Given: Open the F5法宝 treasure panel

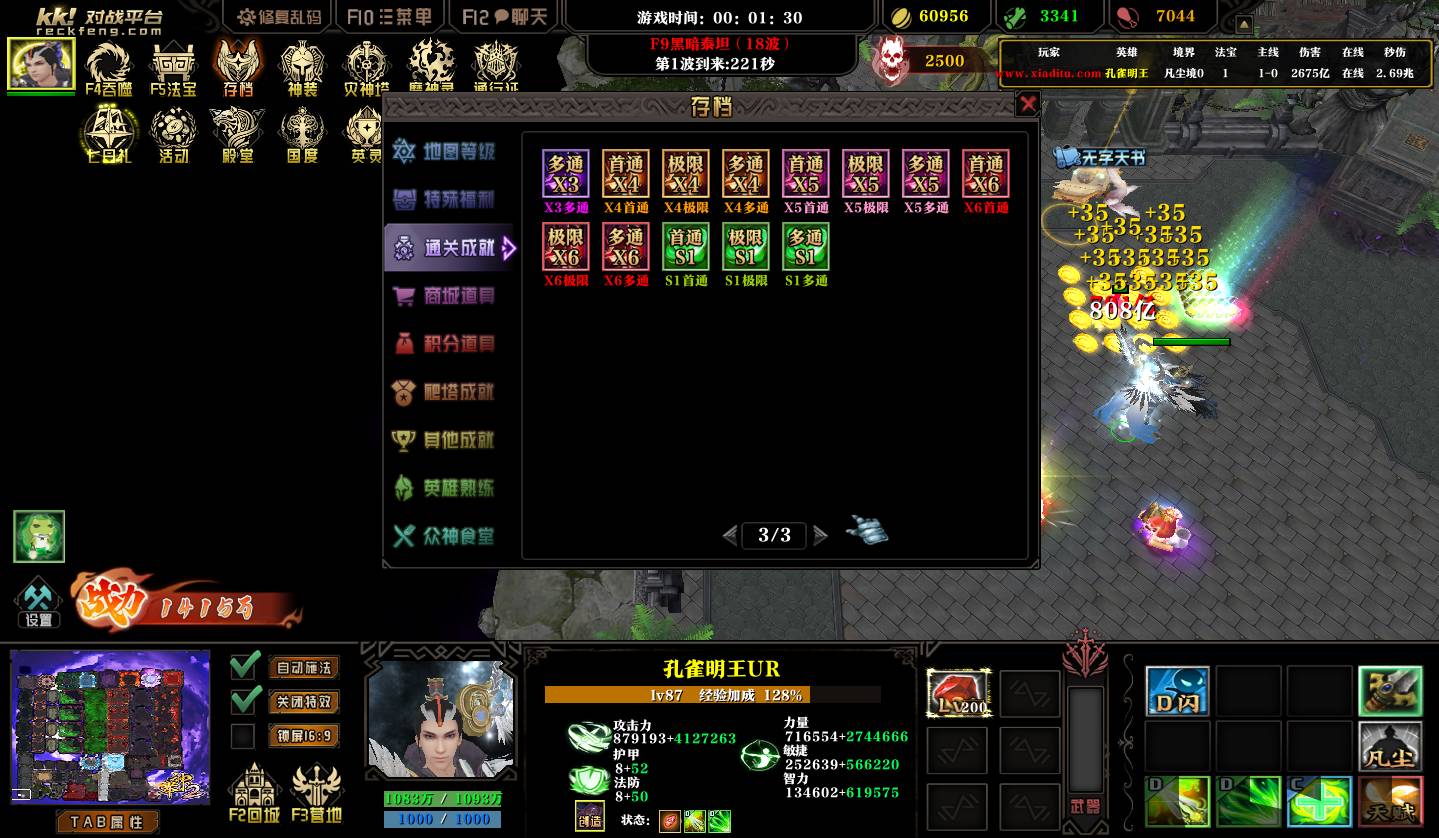Looking at the screenshot, I should click(173, 68).
